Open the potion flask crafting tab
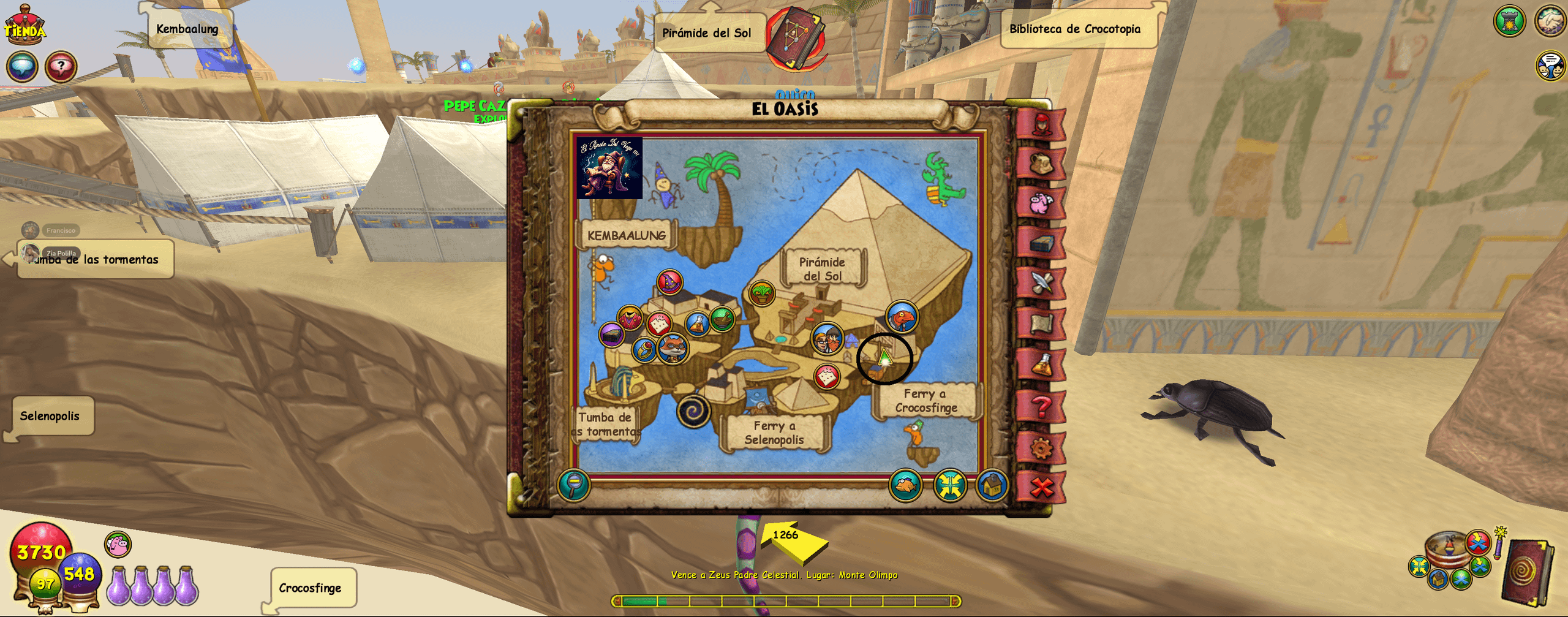 (x=1041, y=365)
